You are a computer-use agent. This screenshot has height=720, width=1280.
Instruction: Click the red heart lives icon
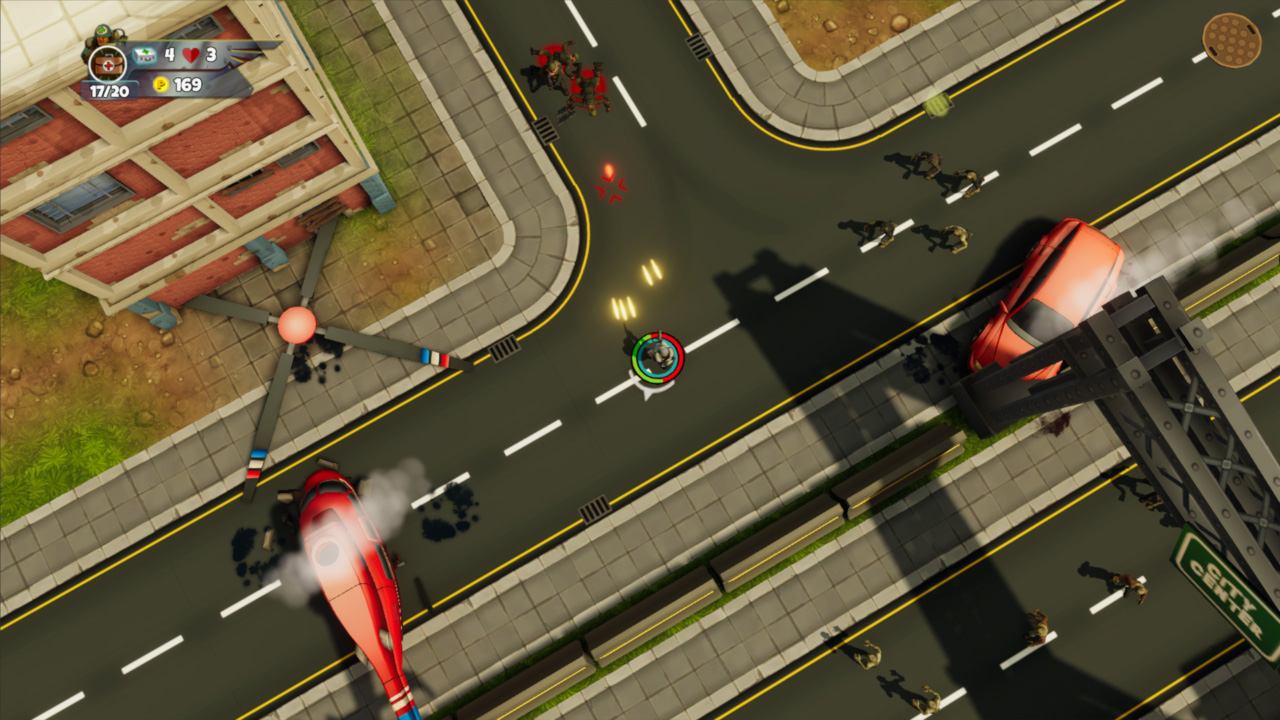(190, 55)
